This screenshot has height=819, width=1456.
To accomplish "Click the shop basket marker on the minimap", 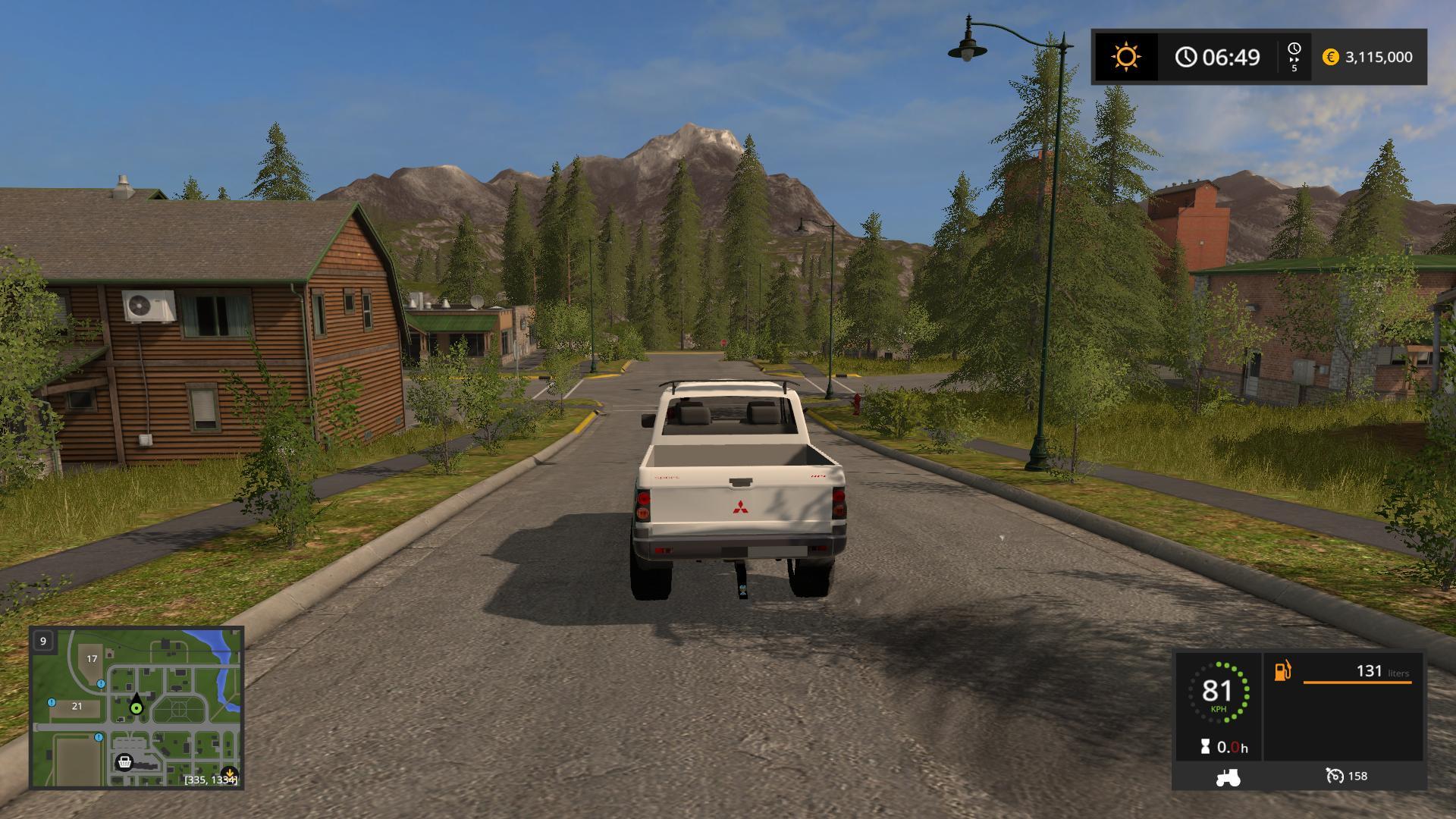I will 124,761.
